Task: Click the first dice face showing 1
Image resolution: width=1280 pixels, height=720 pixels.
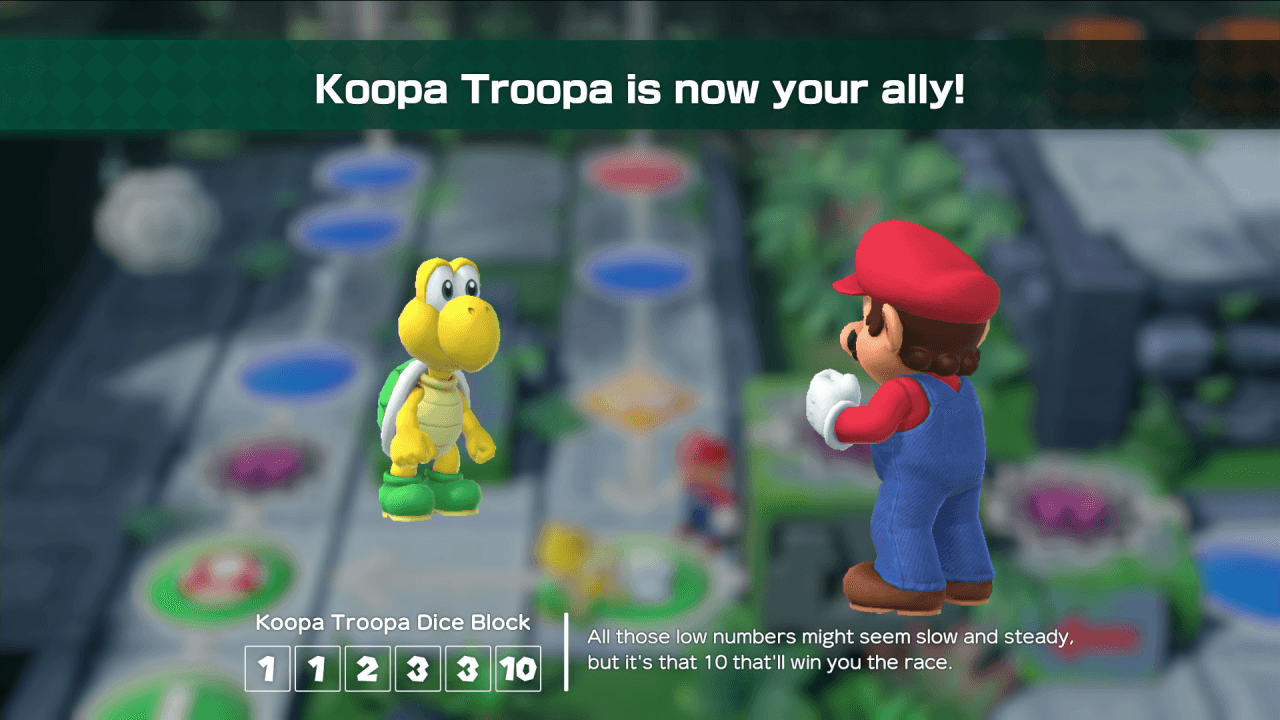Action: 267,668
